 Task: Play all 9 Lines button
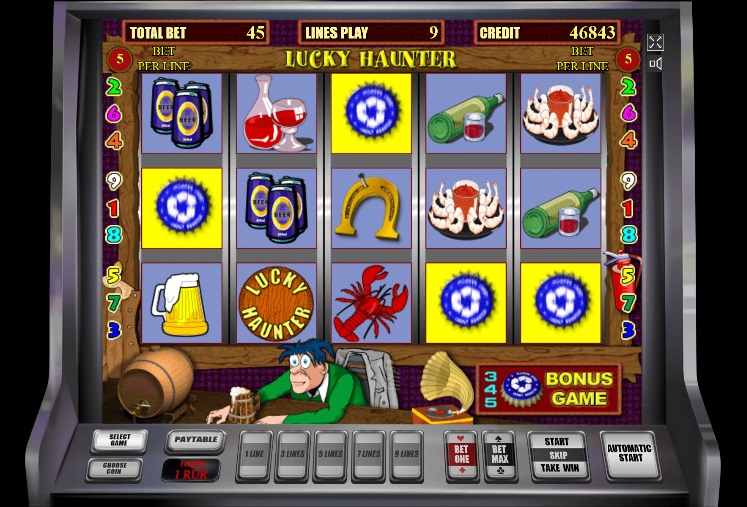[406, 455]
